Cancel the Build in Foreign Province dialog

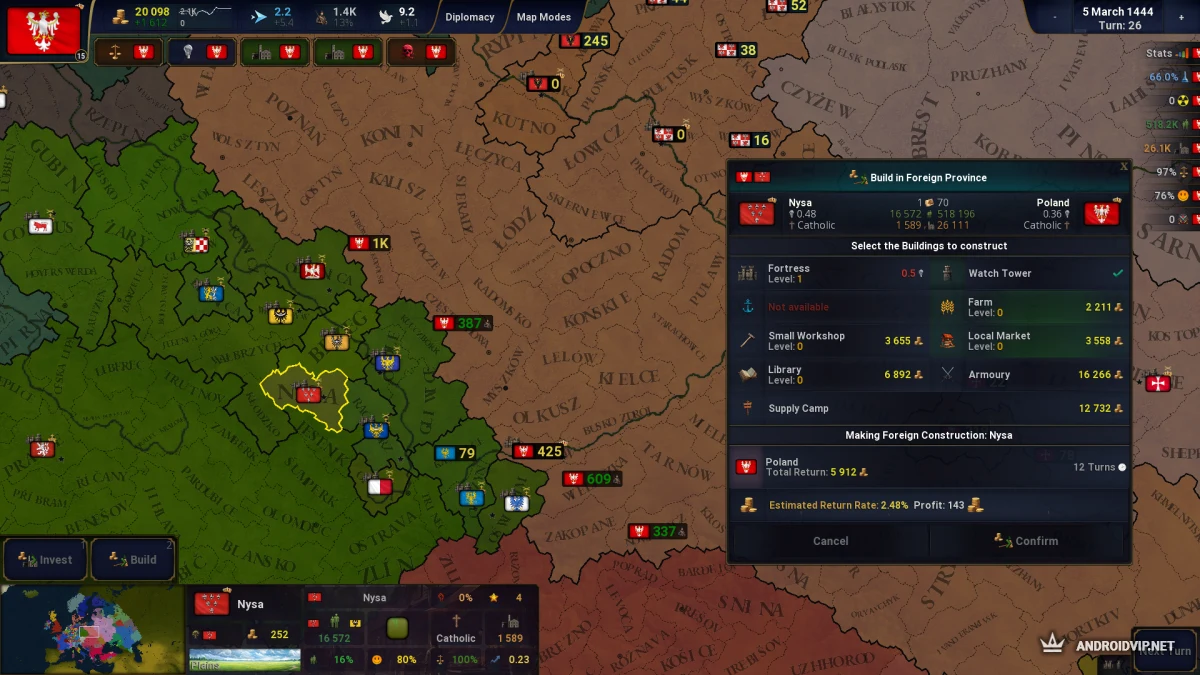[830, 541]
